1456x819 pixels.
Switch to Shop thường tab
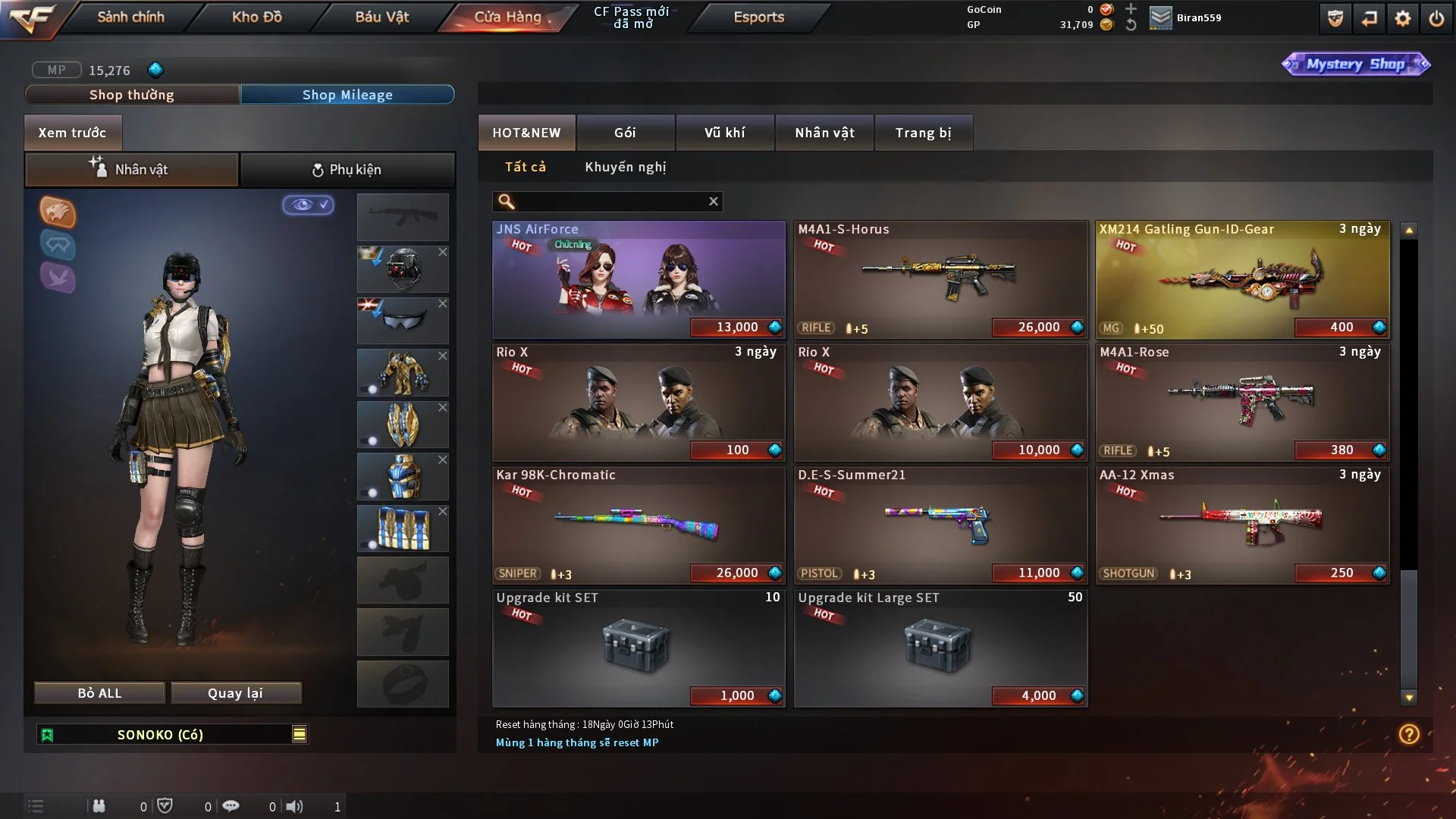click(132, 95)
